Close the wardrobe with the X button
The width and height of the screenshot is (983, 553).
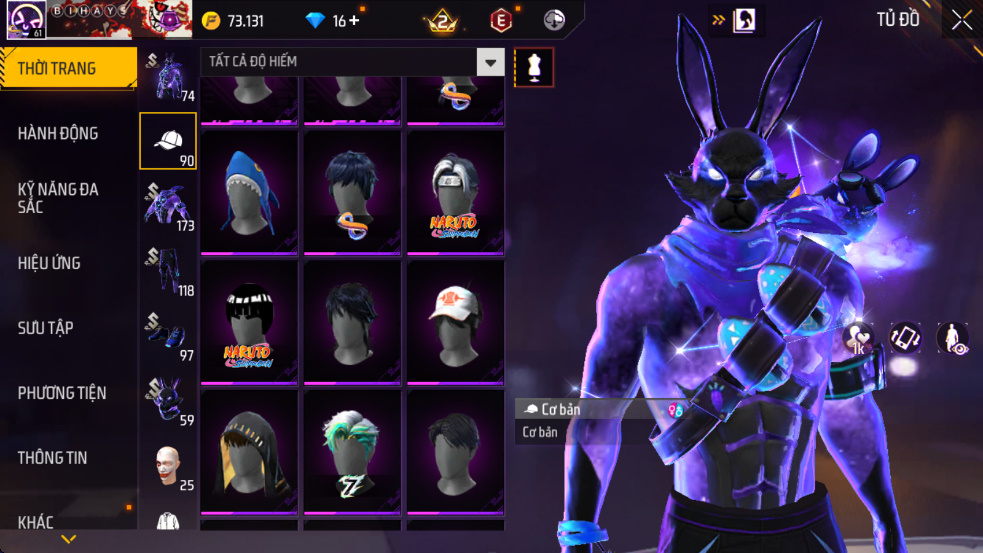(x=961, y=20)
